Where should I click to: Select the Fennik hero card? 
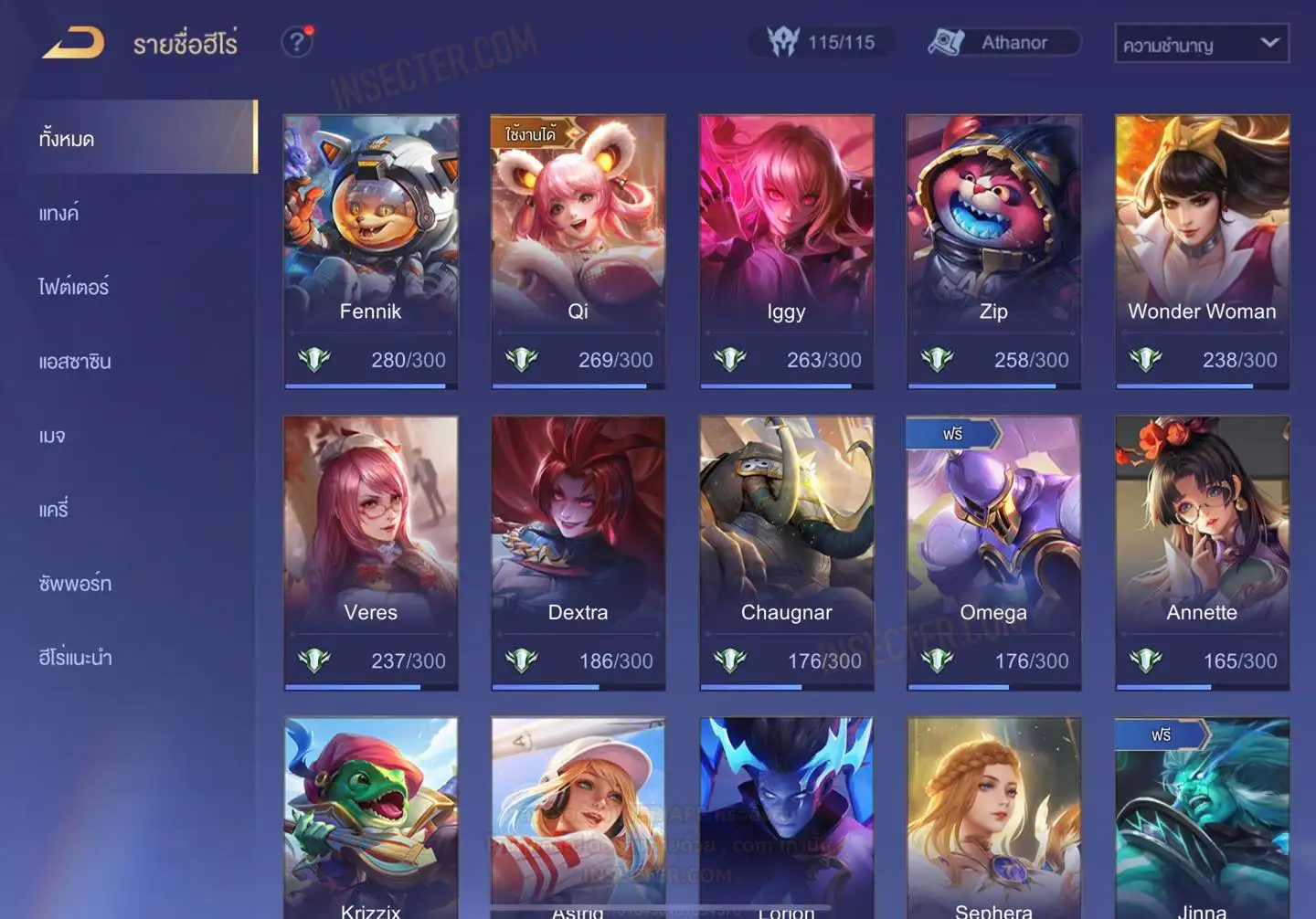pos(371,250)
